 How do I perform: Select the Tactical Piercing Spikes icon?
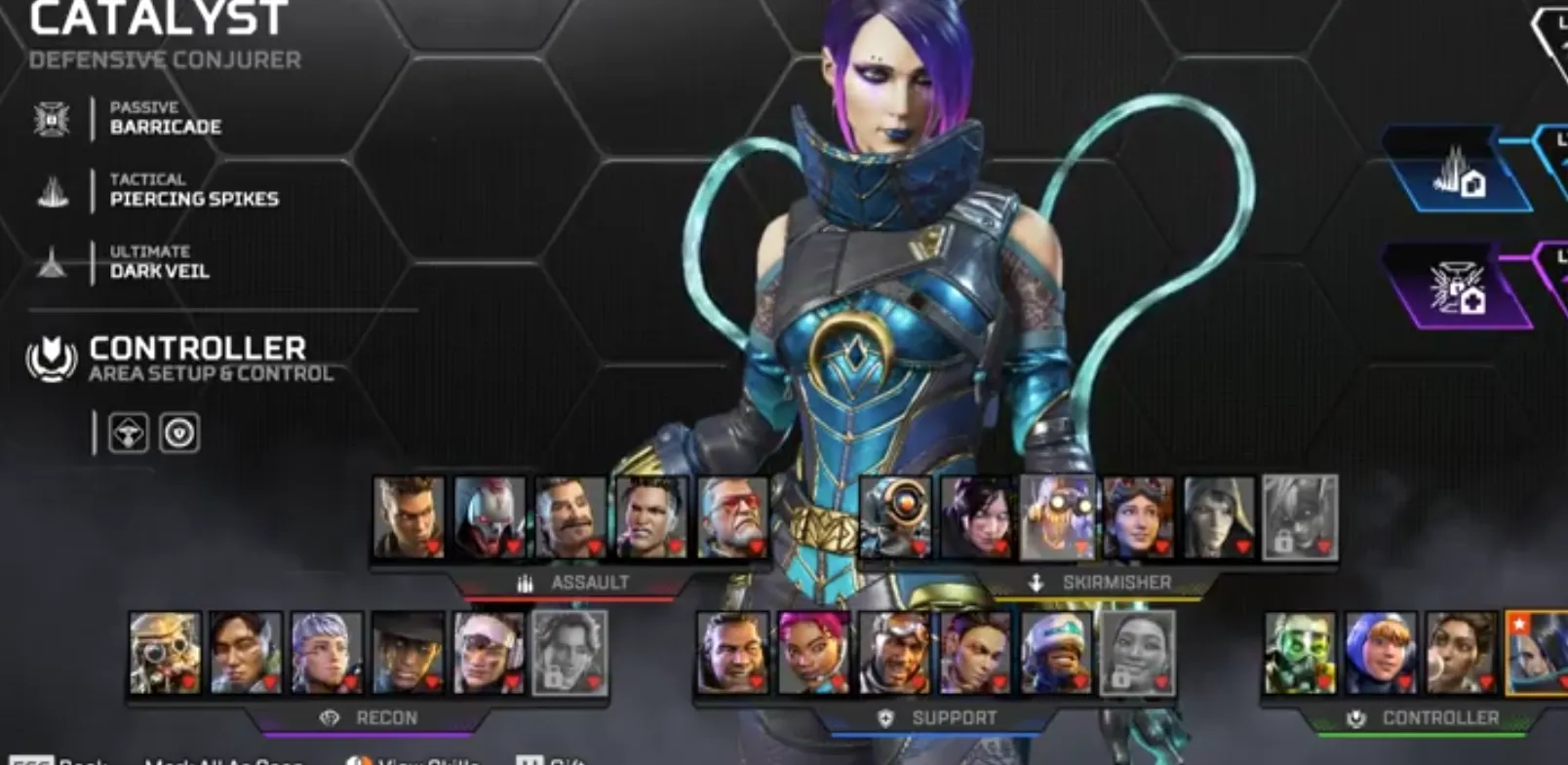pyautogui.click(x=54, y=190)
